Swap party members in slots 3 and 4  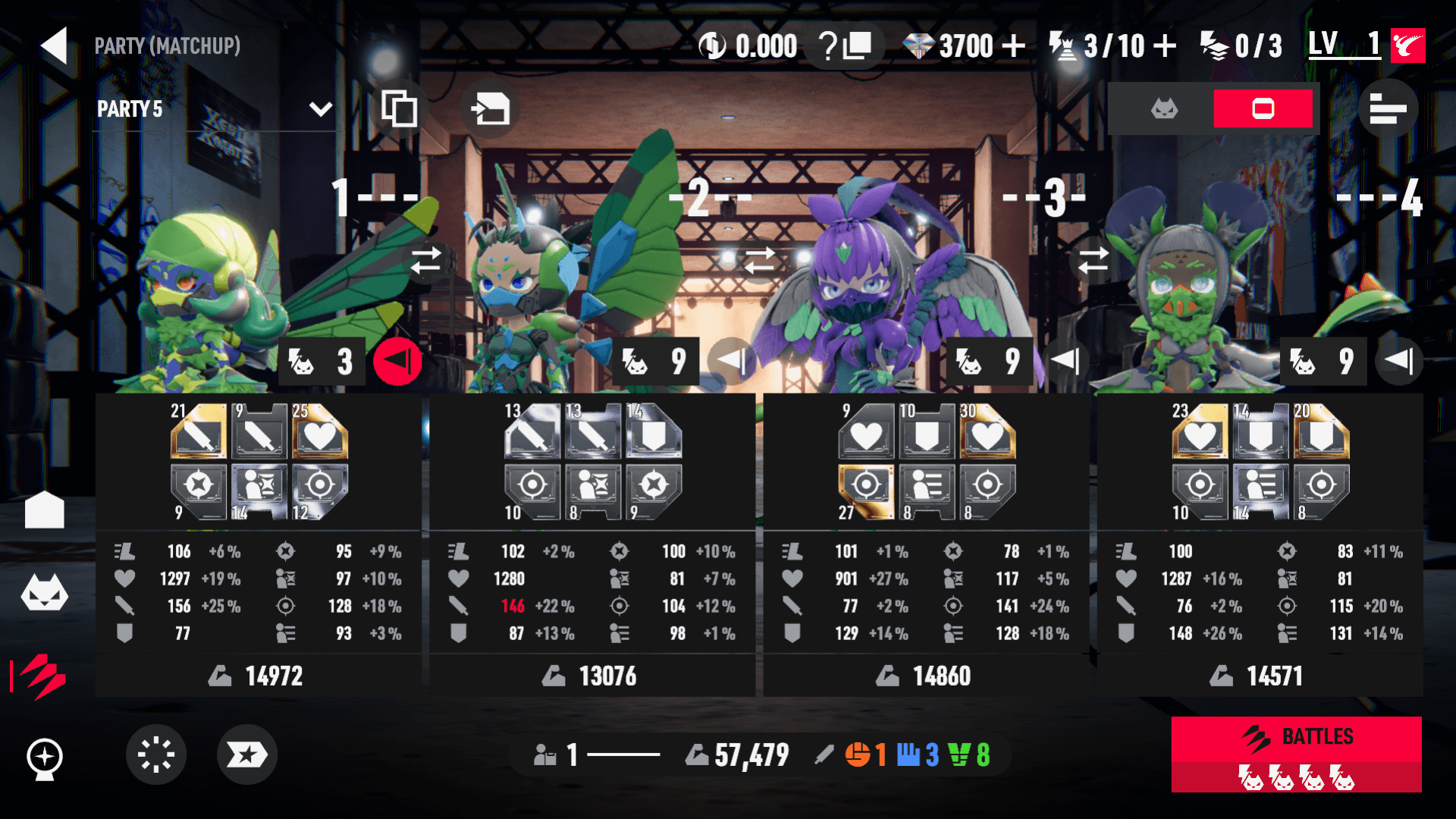click(x=1093, y=260)
